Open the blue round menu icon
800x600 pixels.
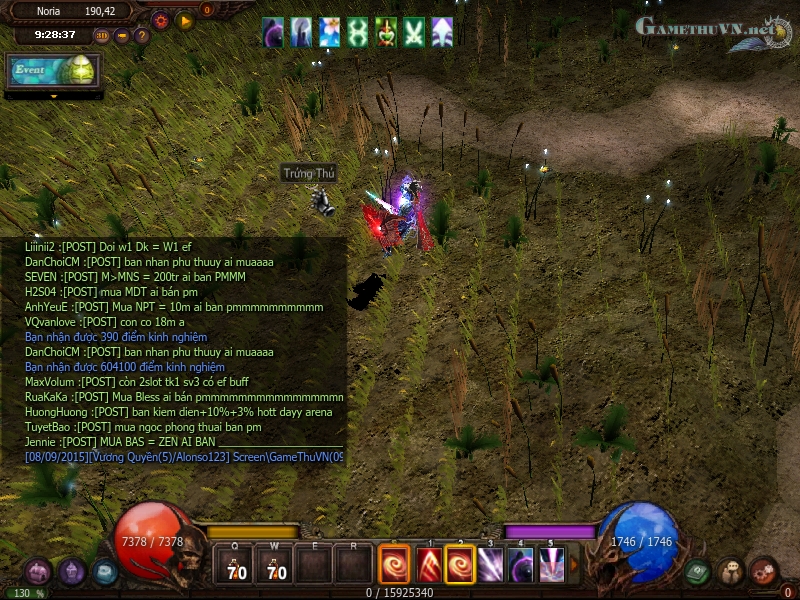pyautogui.click(x=105, y=572)
